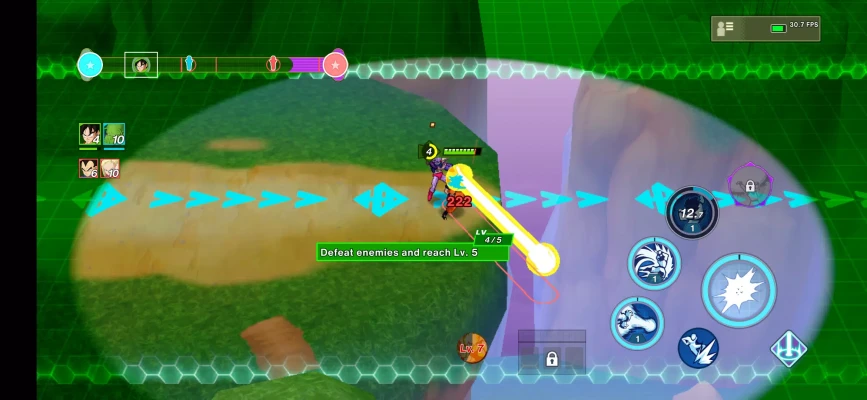Open the "Defeat enemies and reach Lv. 5" objective
Viewport: 867px width, 400px height.
[x=411, y=252]
